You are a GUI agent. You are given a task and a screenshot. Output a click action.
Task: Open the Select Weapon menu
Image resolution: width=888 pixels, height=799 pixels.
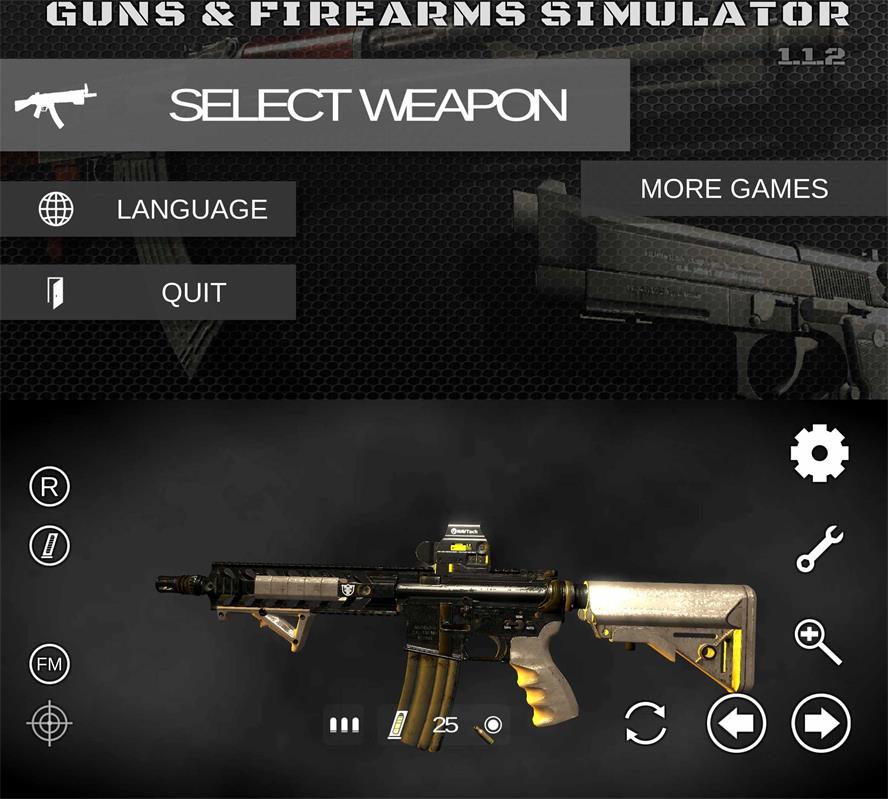coord(315,105)
